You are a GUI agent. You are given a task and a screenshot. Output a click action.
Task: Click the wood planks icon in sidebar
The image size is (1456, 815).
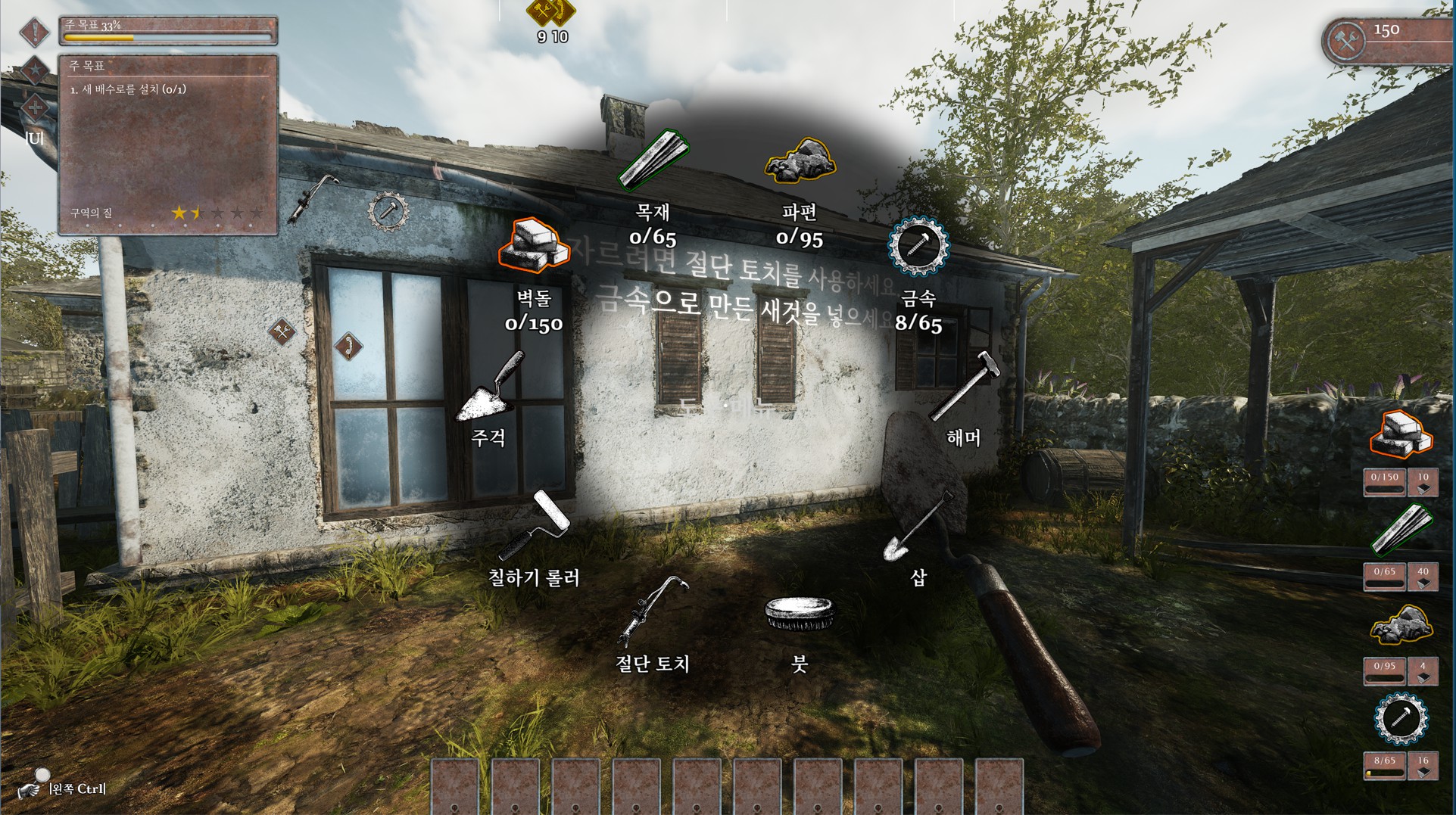(1401, 529)
